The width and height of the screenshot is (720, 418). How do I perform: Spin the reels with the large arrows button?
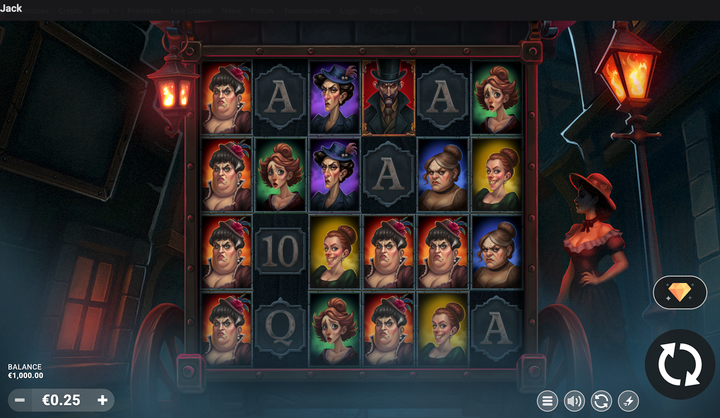click(x=679, y=364)
